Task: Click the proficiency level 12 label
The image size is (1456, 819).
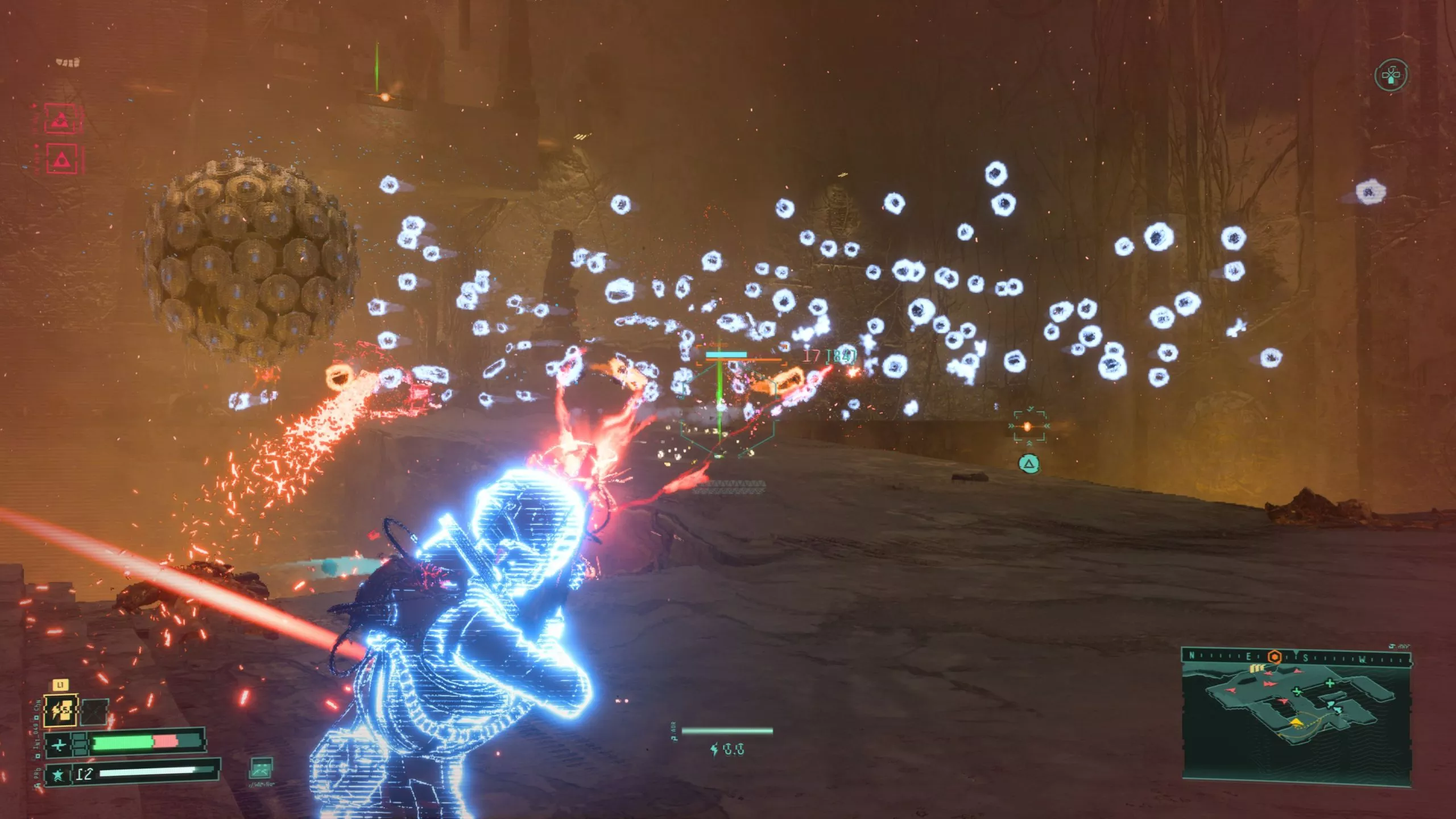Action: point(85,774)
